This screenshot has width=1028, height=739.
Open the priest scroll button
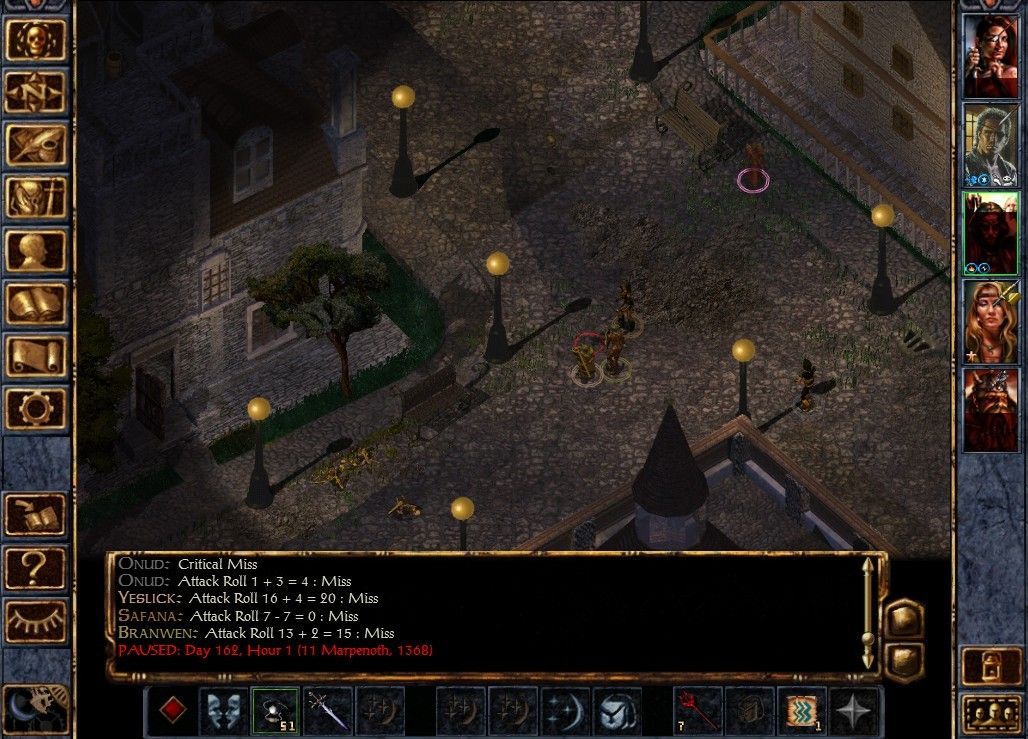click(x=36, y=356)
